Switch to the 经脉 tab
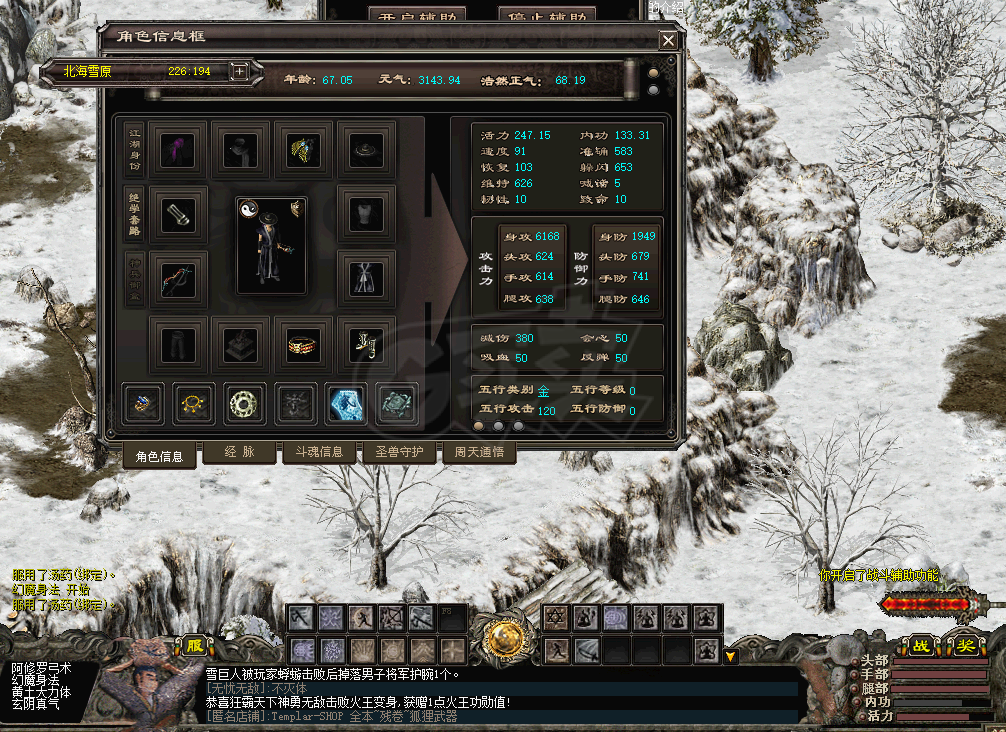1006x732 pixels. point(239,452)
